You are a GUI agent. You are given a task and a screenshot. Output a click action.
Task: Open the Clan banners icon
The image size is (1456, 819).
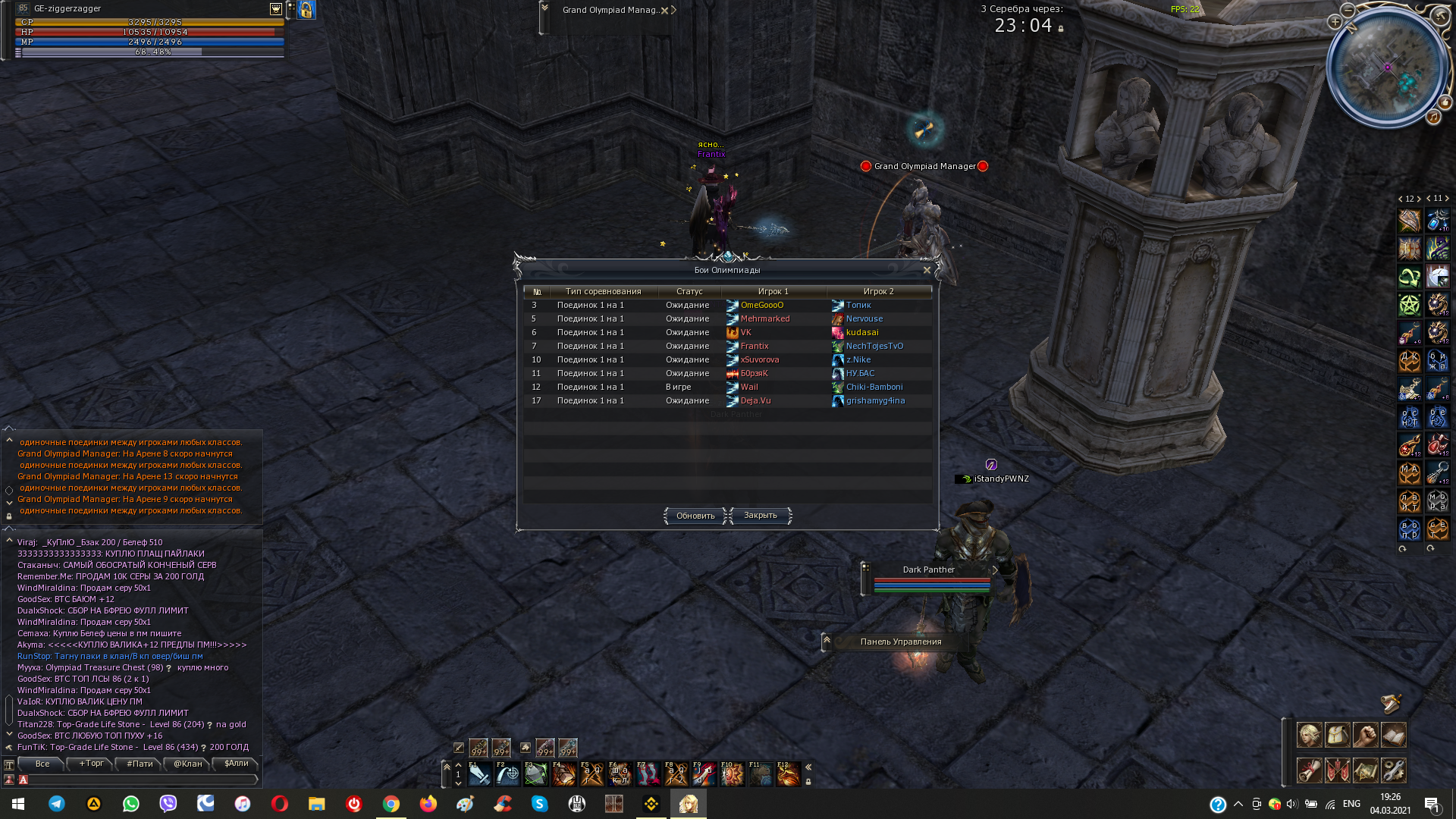1338,771
